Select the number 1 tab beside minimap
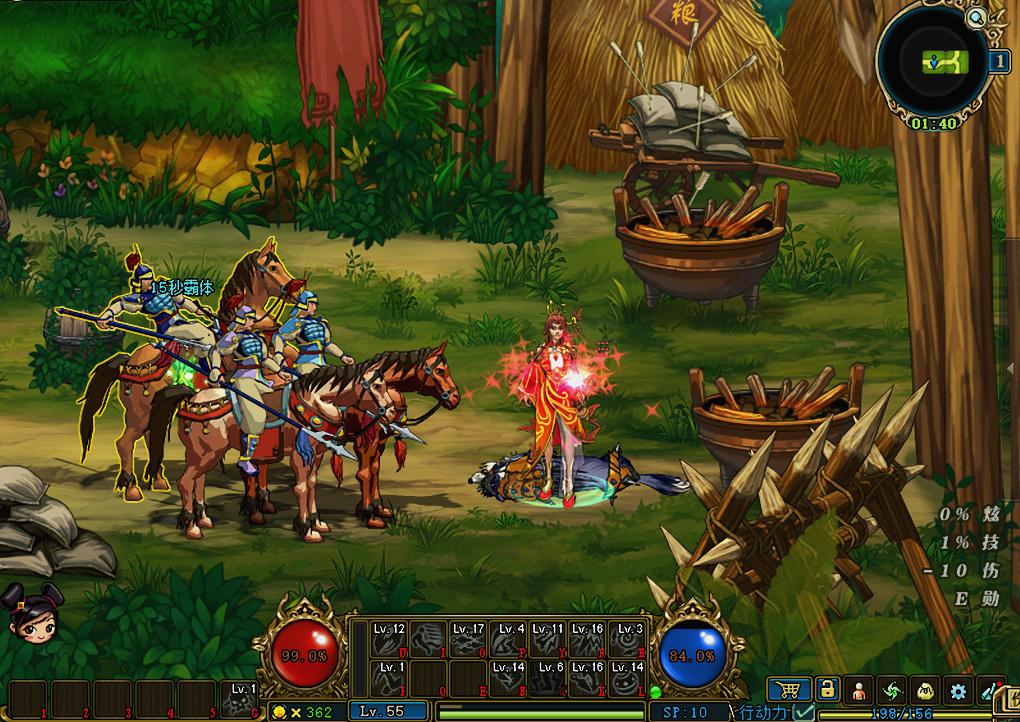This screenshot has width=1020, height=722. click(x=998, y=61)
